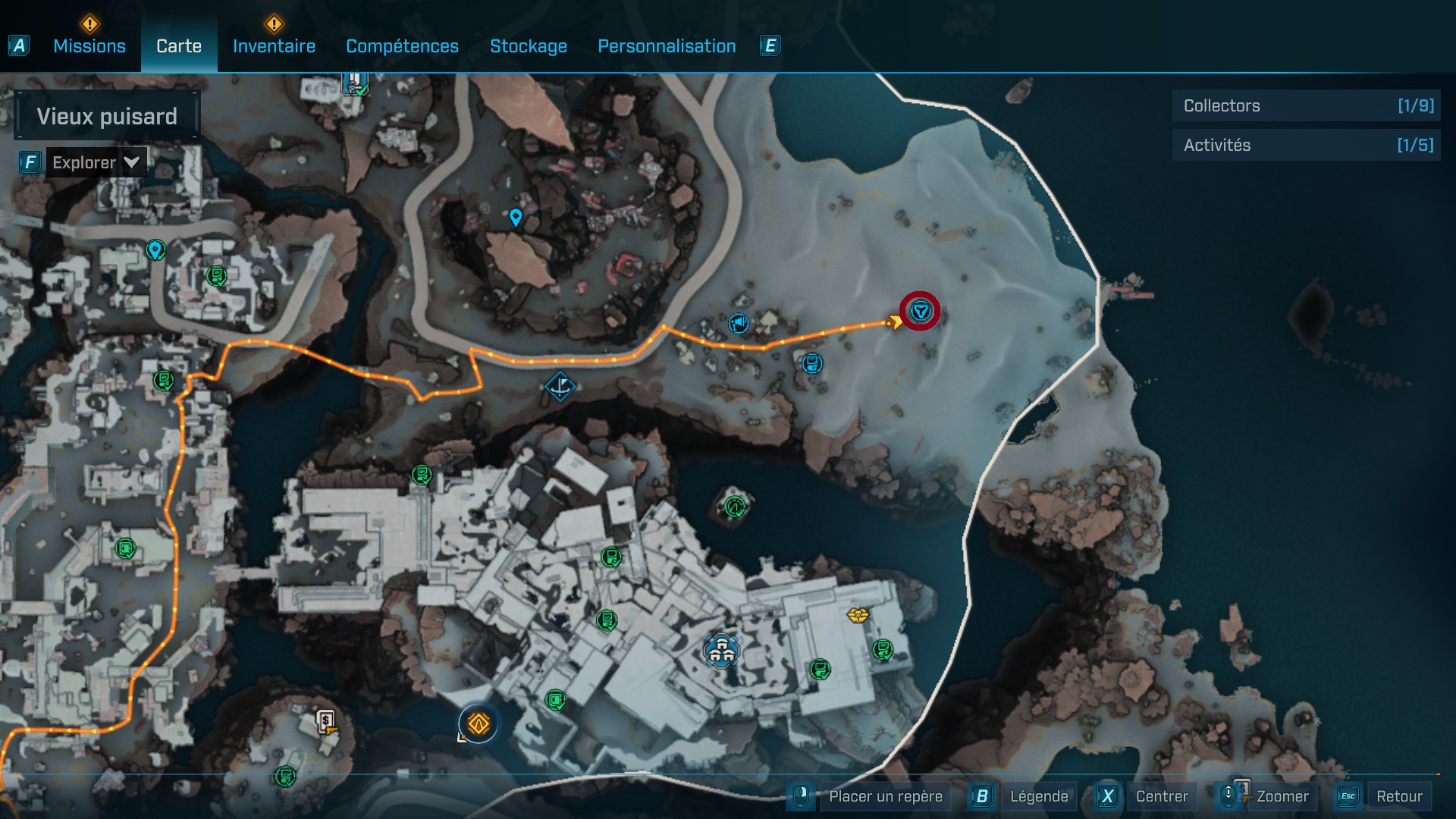This screenshot has width=1456, height=819.
Task: Expand the Explorer dropdown filter
Action: pyautogui.click(x=96, y=162)
